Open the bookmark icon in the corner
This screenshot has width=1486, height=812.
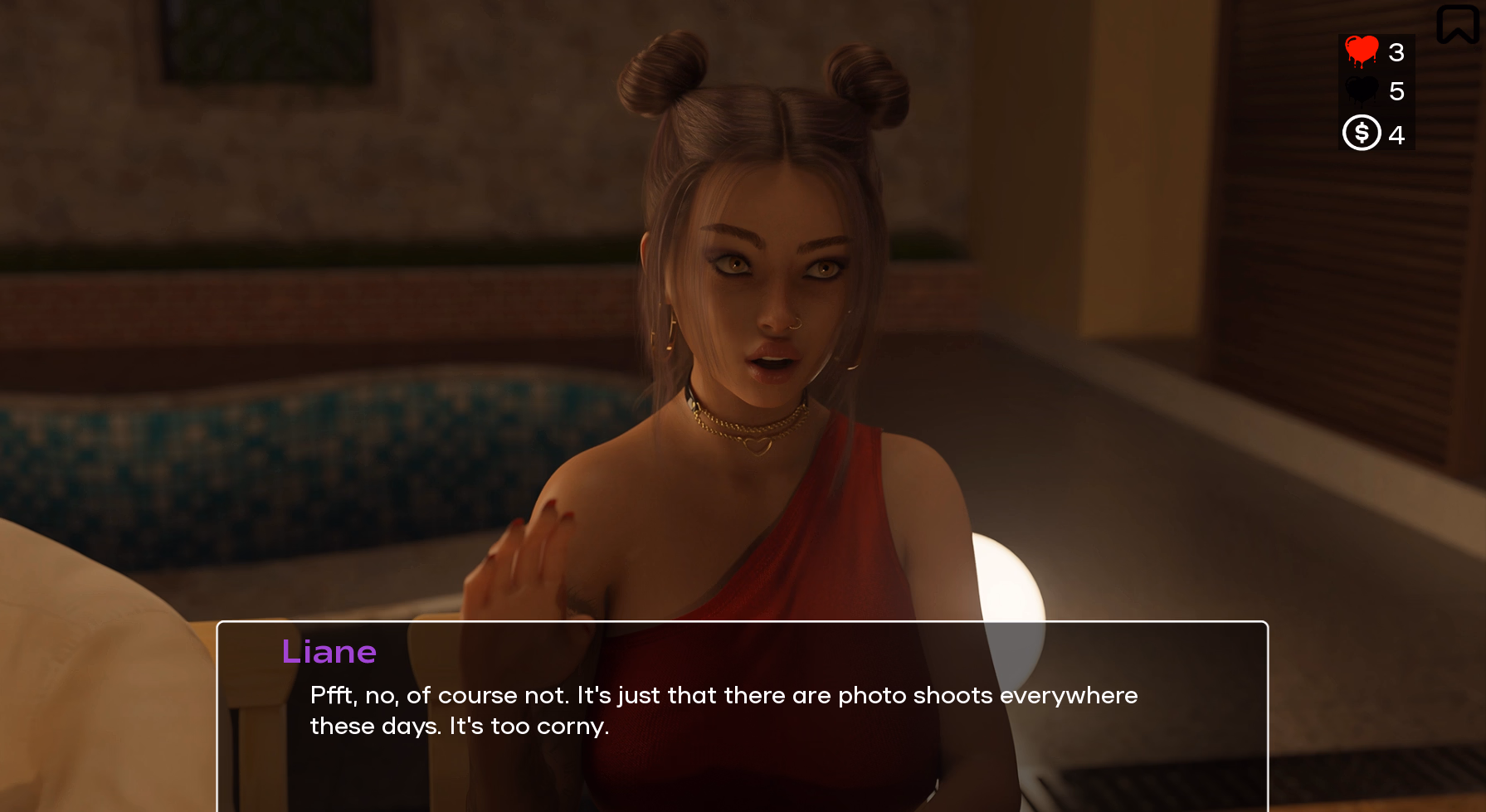point(1457,23)
